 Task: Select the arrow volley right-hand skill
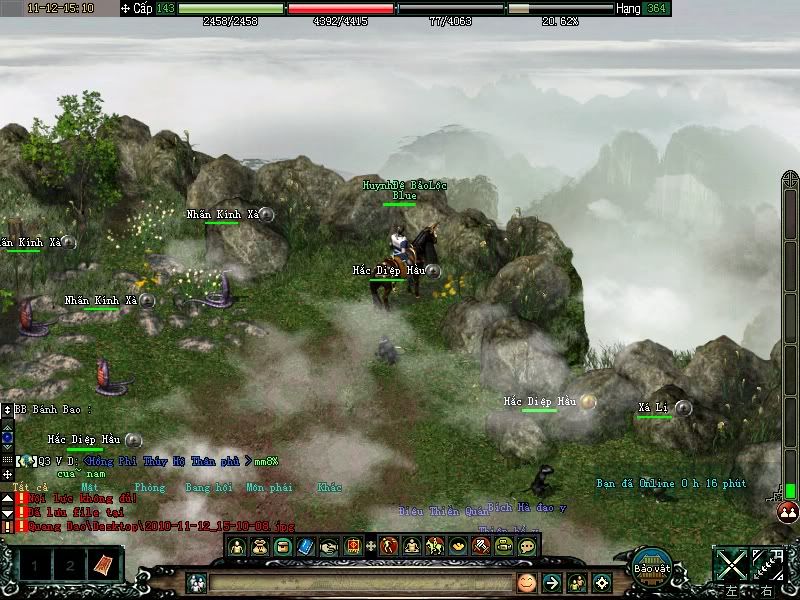click(768, 564)
